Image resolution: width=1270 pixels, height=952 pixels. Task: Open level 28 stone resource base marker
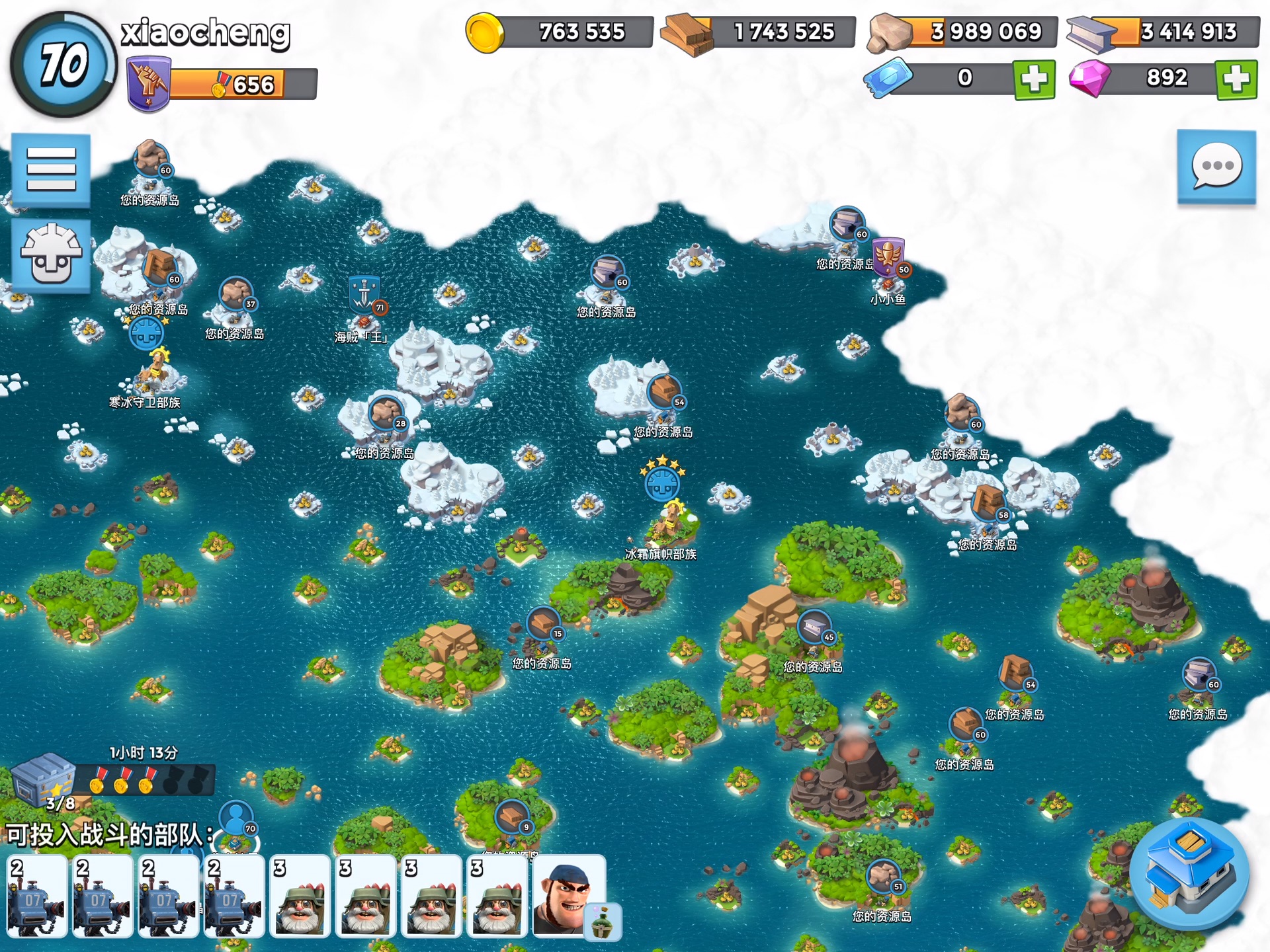[x=386, y=413]
